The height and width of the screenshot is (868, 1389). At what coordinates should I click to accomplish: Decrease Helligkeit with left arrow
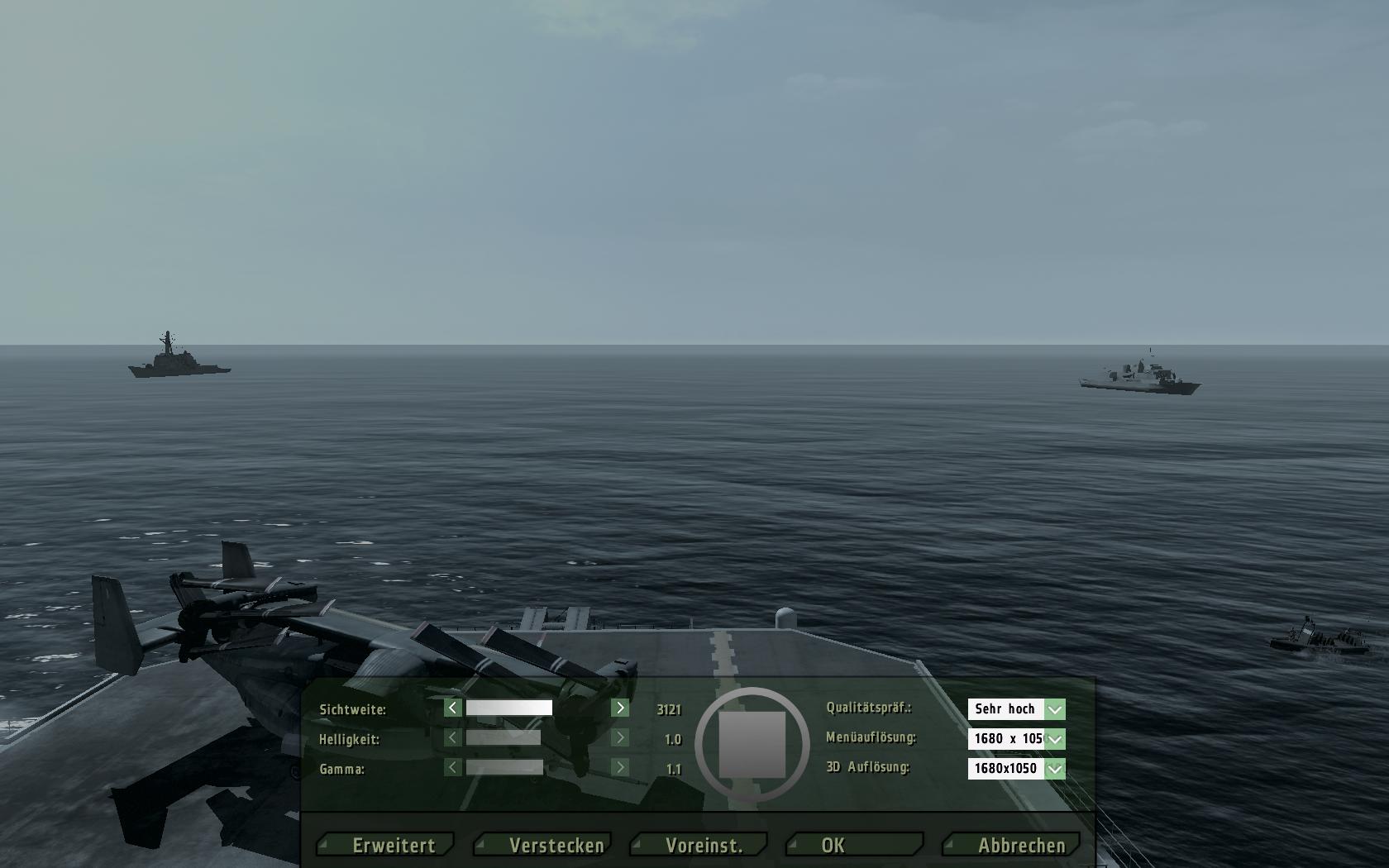tap(452, 737)
